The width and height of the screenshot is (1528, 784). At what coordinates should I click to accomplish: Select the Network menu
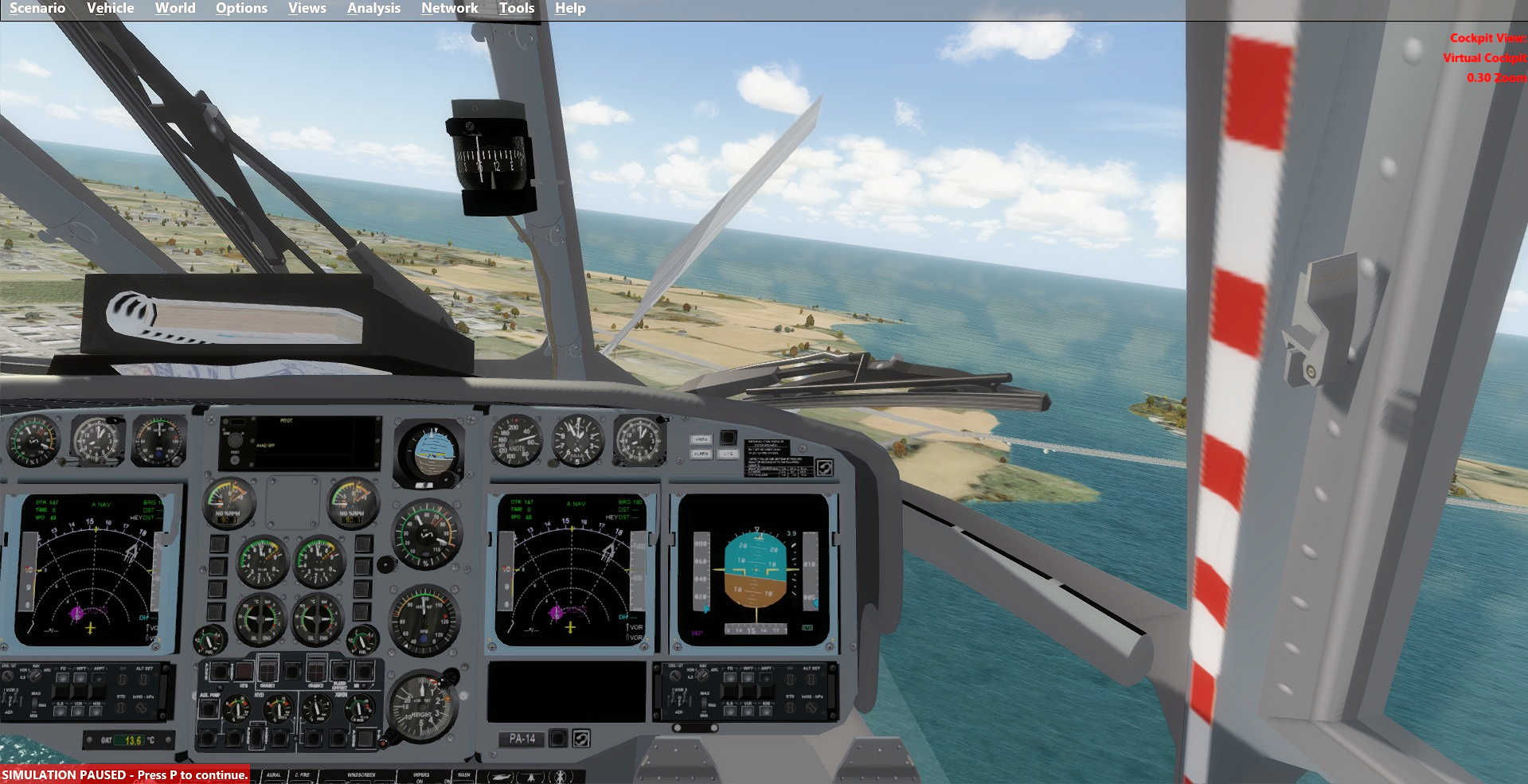(x=449, y=8)
